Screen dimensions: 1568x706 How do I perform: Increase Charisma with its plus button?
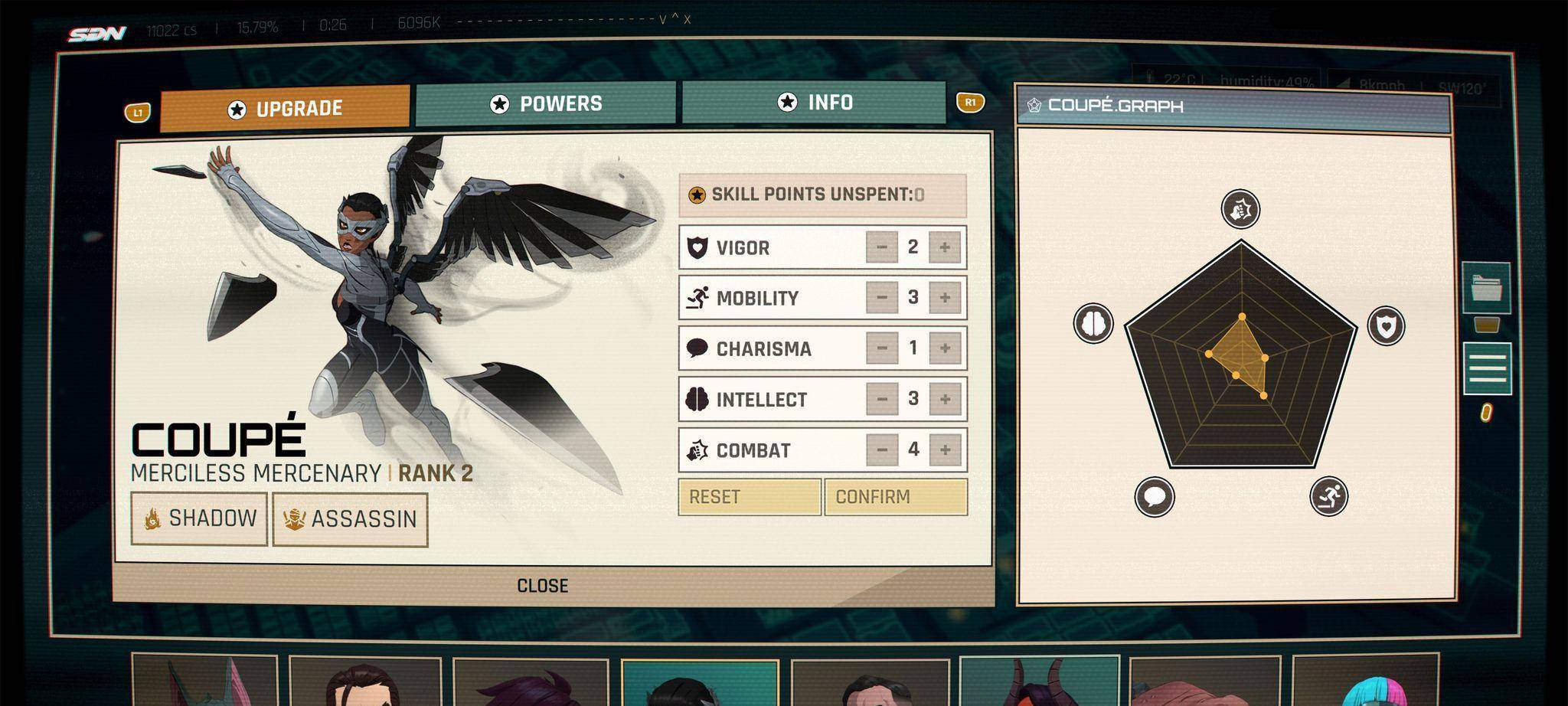[x=944, y=348]
